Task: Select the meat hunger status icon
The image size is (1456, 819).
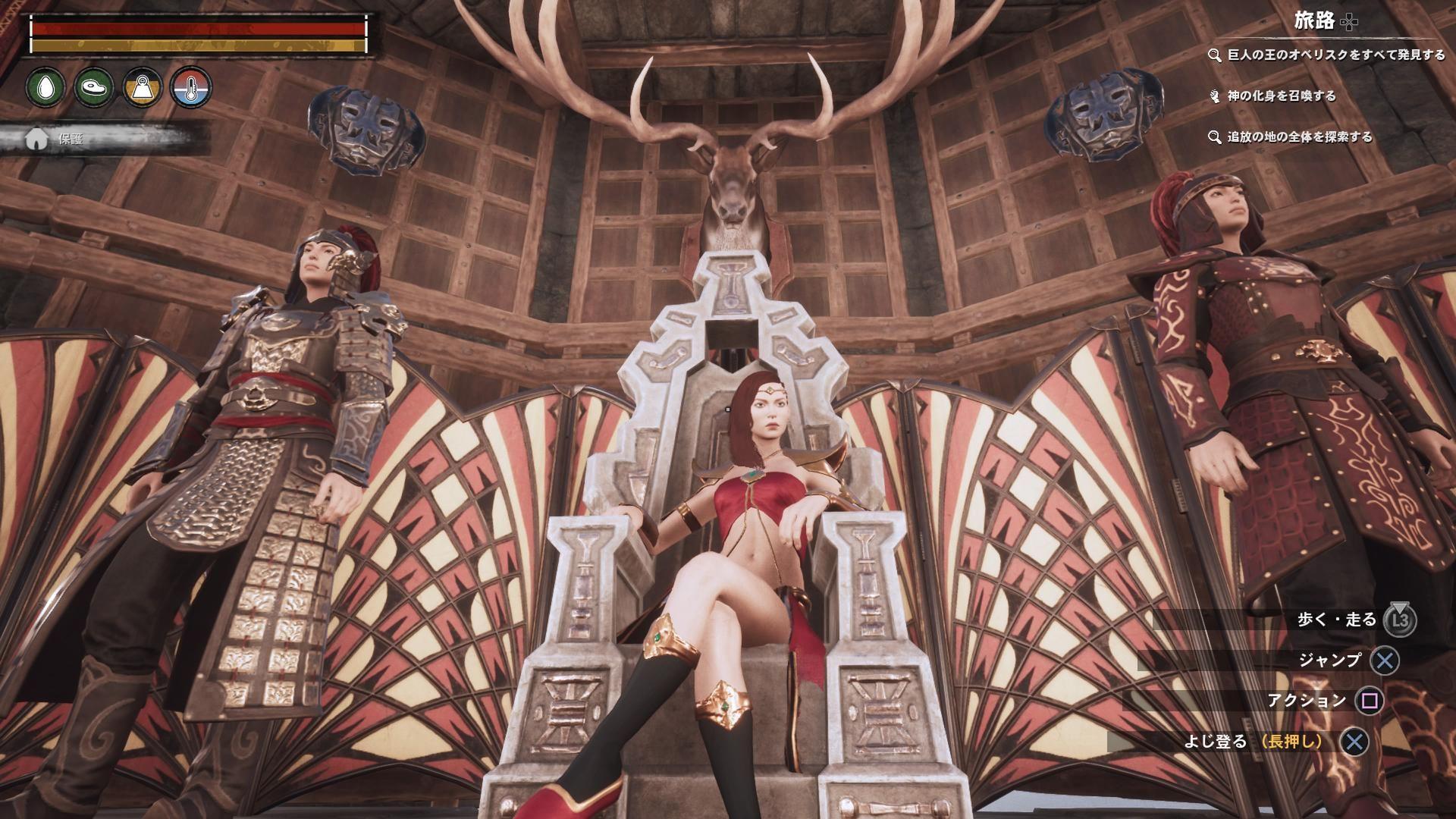Action: [x=95, y=87]
